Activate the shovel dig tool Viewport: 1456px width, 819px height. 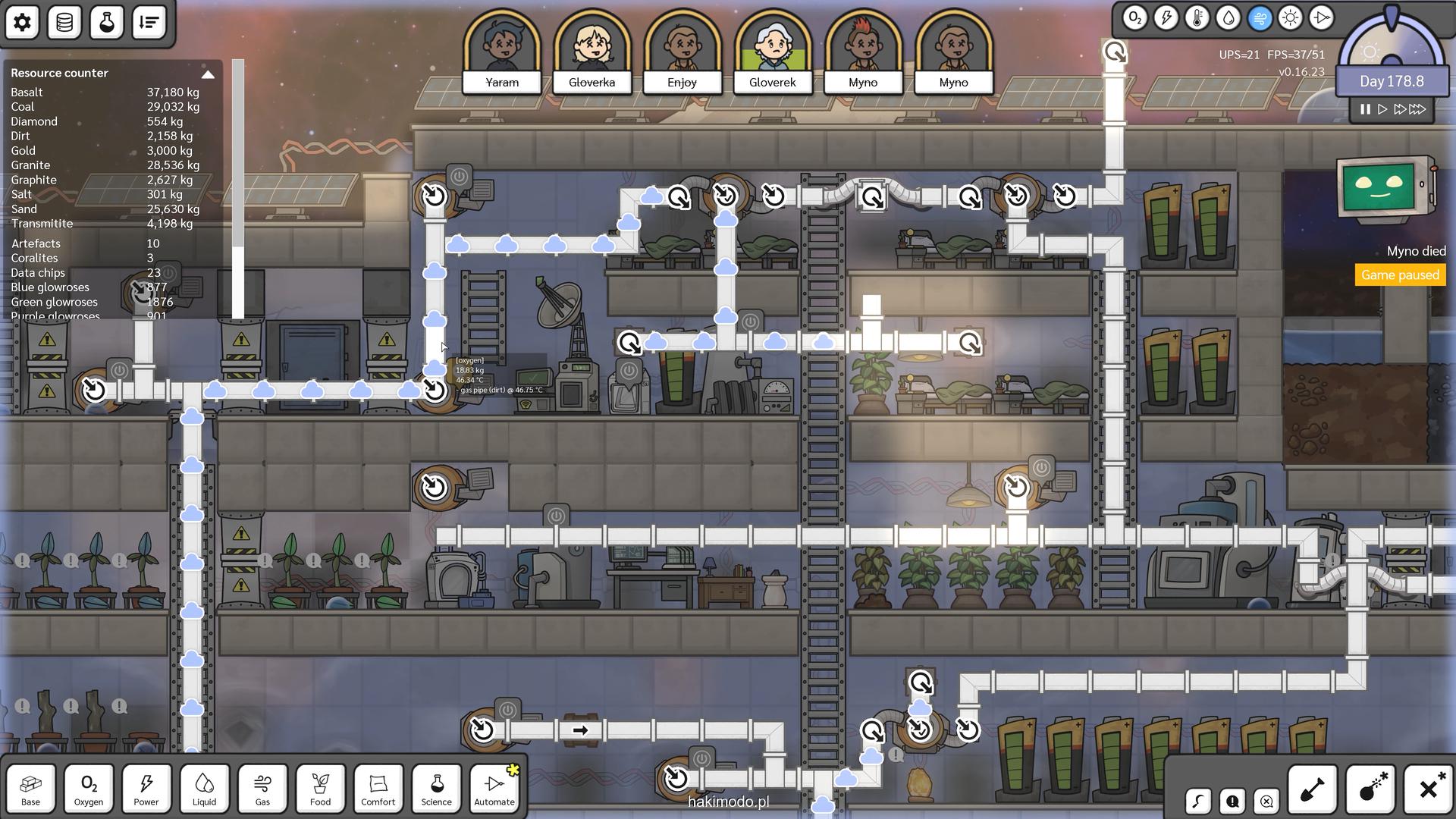click(1313, 790)
